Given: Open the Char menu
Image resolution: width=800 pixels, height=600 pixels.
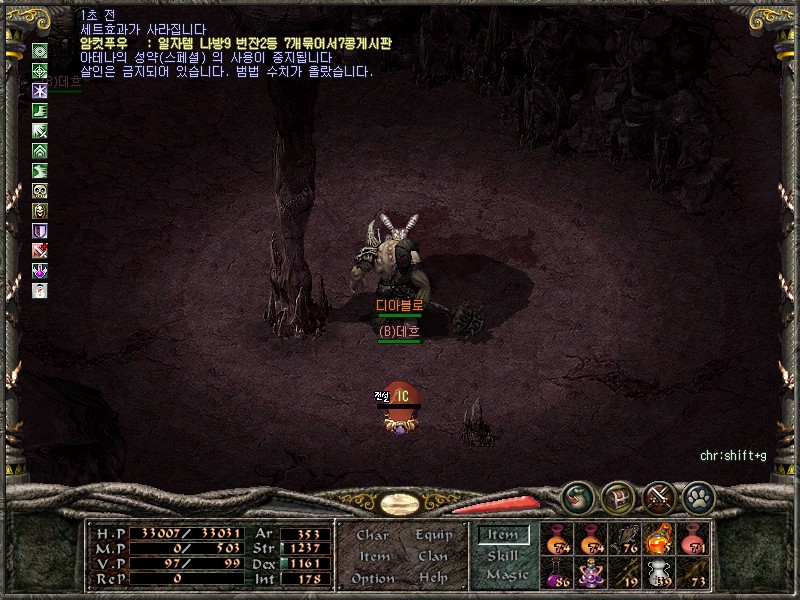Looking at the screenshot, I should (x=372, y=535).
